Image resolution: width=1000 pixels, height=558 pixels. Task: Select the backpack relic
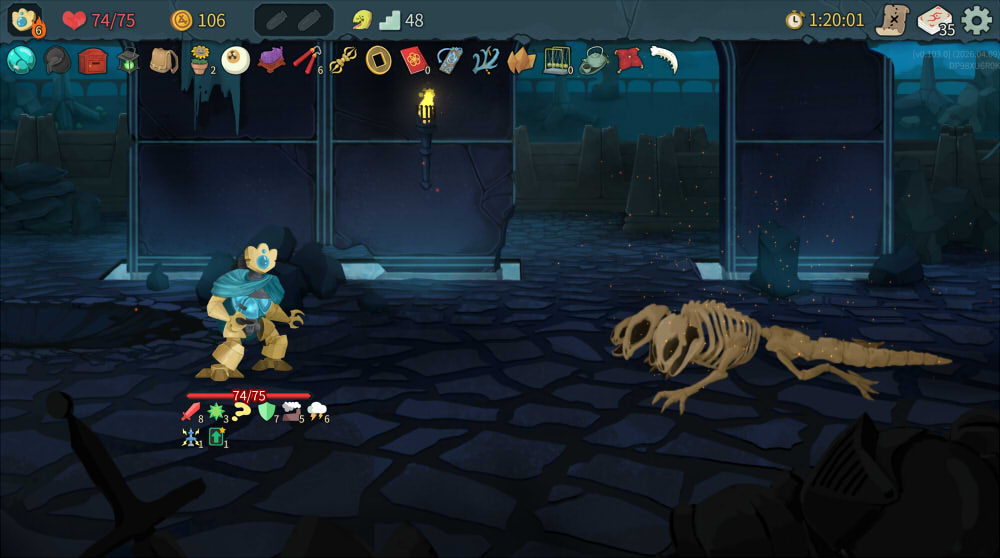[x=163, y=60]
